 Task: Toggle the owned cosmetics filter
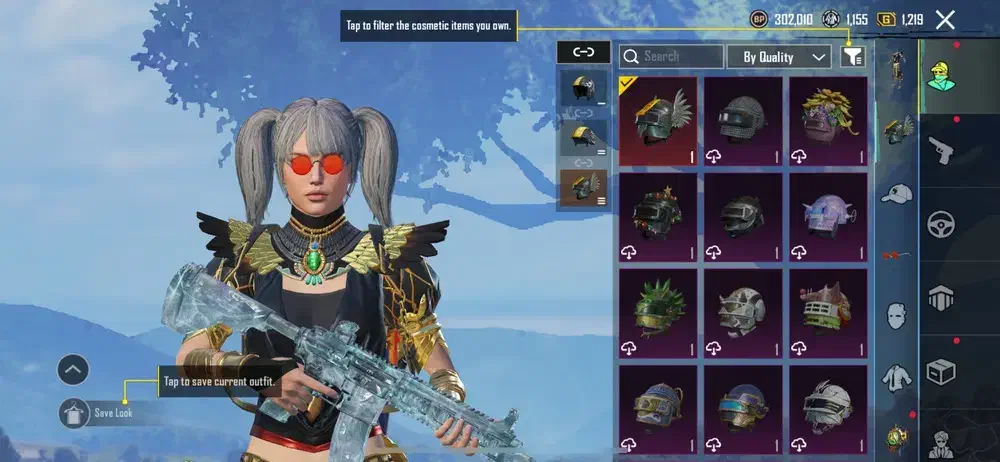[x=852, y=57]
